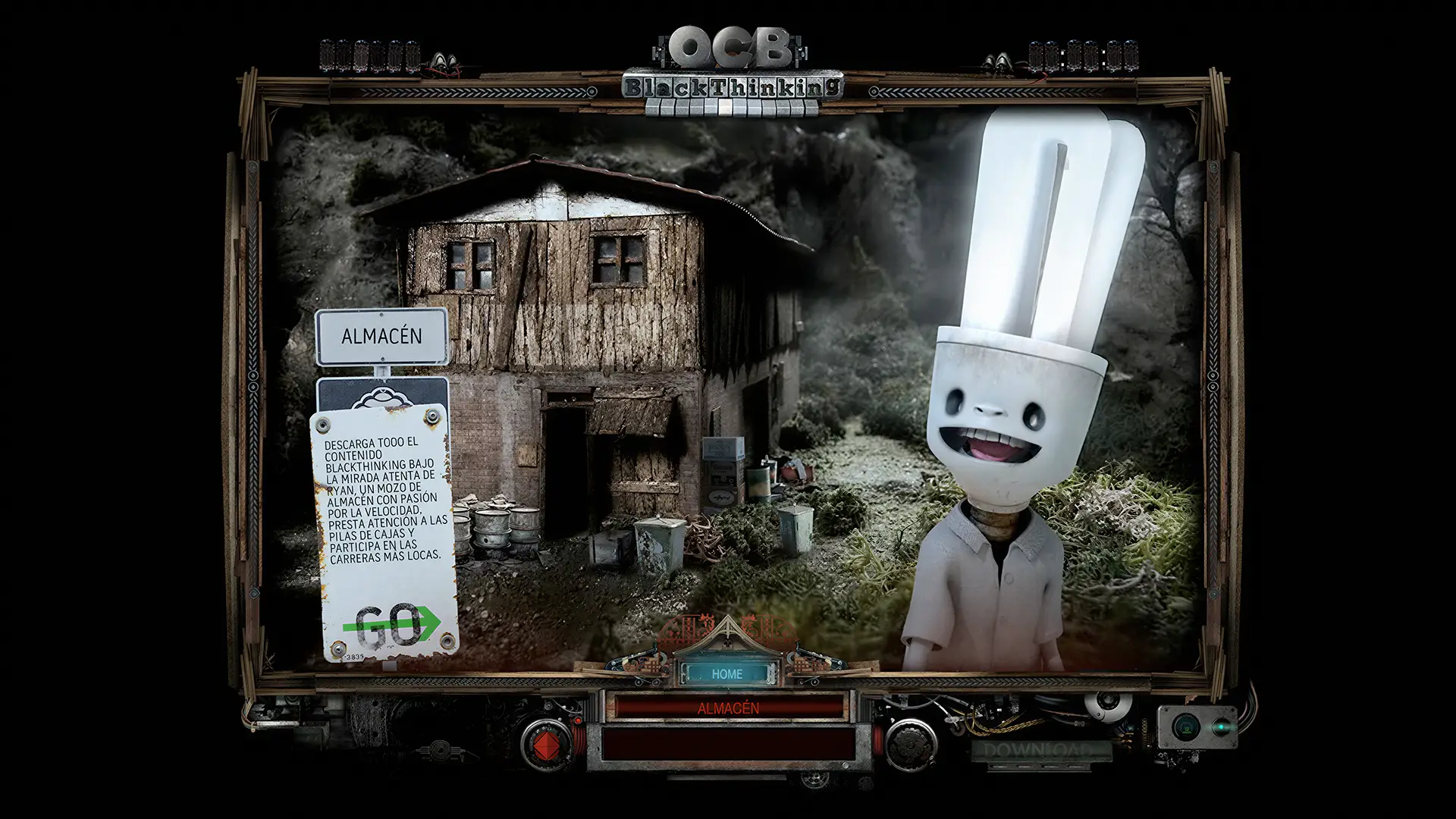Return to the HOME screen
The height and width of the screenshot is (819, 1456).
pos(726,673)
